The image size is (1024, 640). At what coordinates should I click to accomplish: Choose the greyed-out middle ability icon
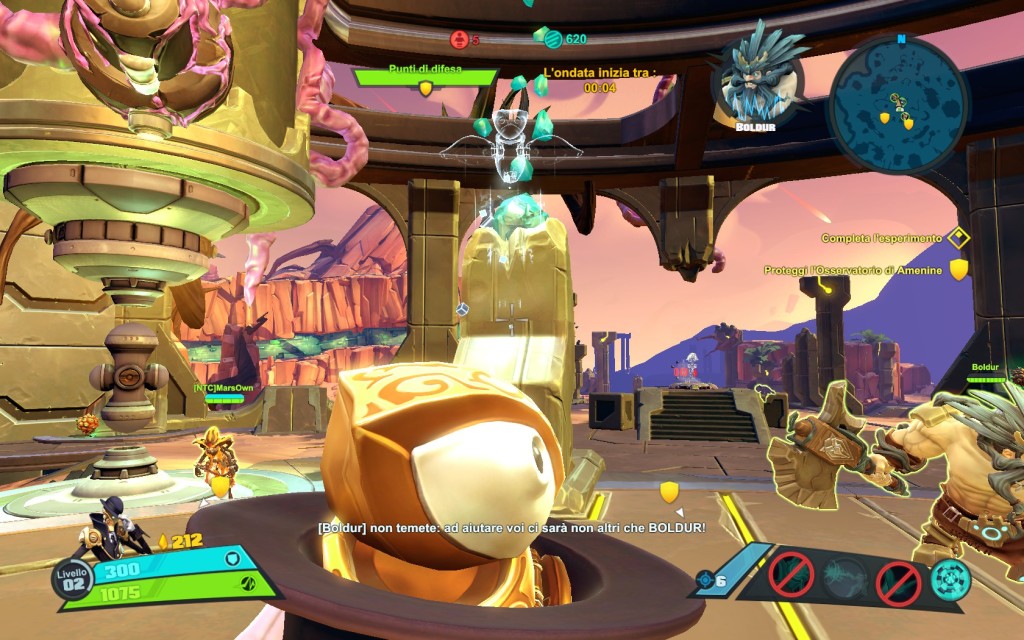pos(845,580)
